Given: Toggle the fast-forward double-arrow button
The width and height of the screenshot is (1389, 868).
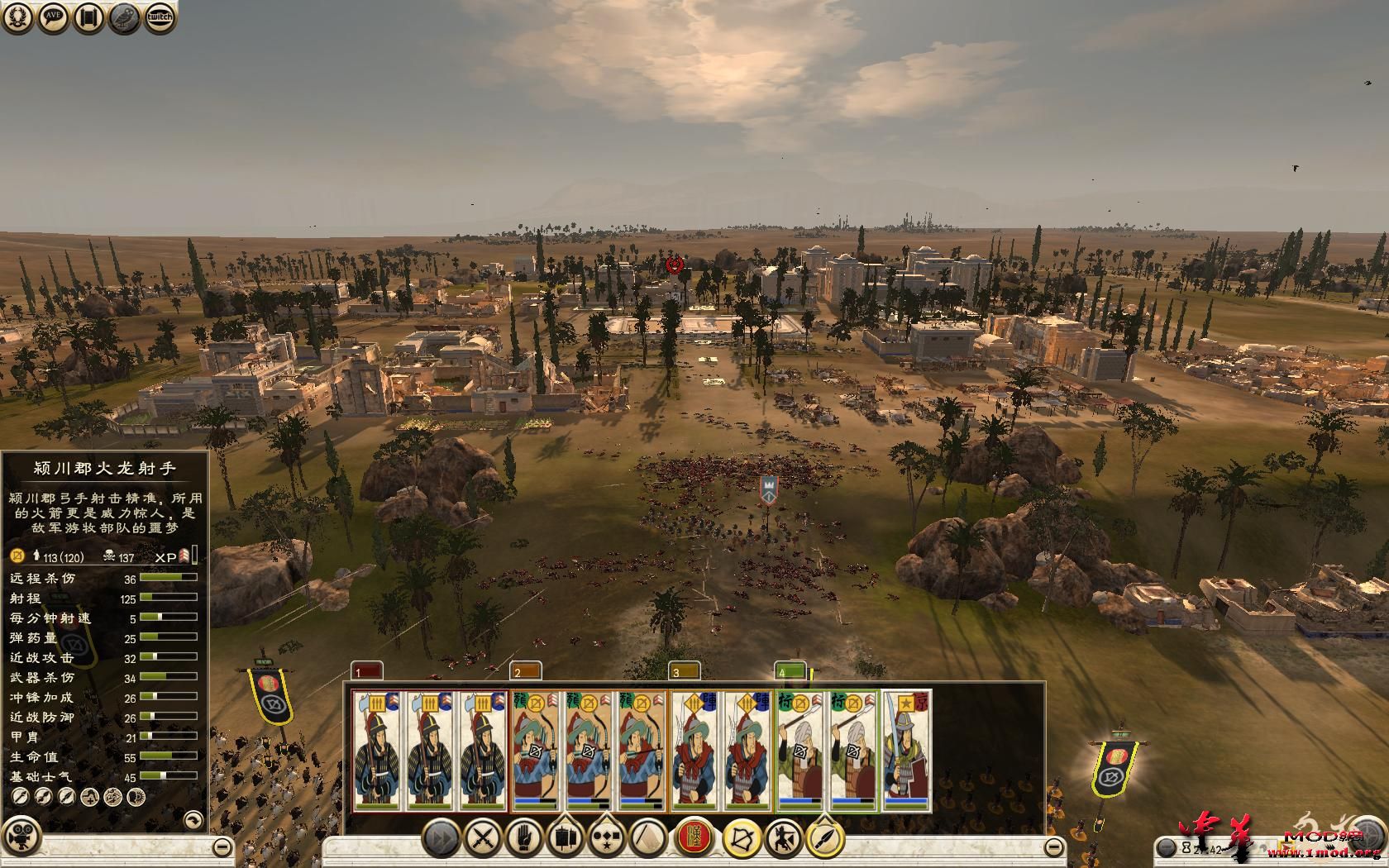Looking at the screenshot, I should [x=442, y=839].
